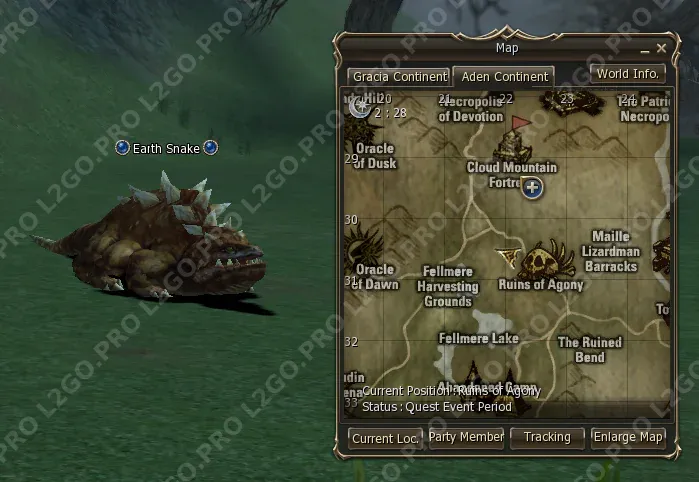Activate the Tracking button
Screen dimensions: 699x482
pos(547,437)
